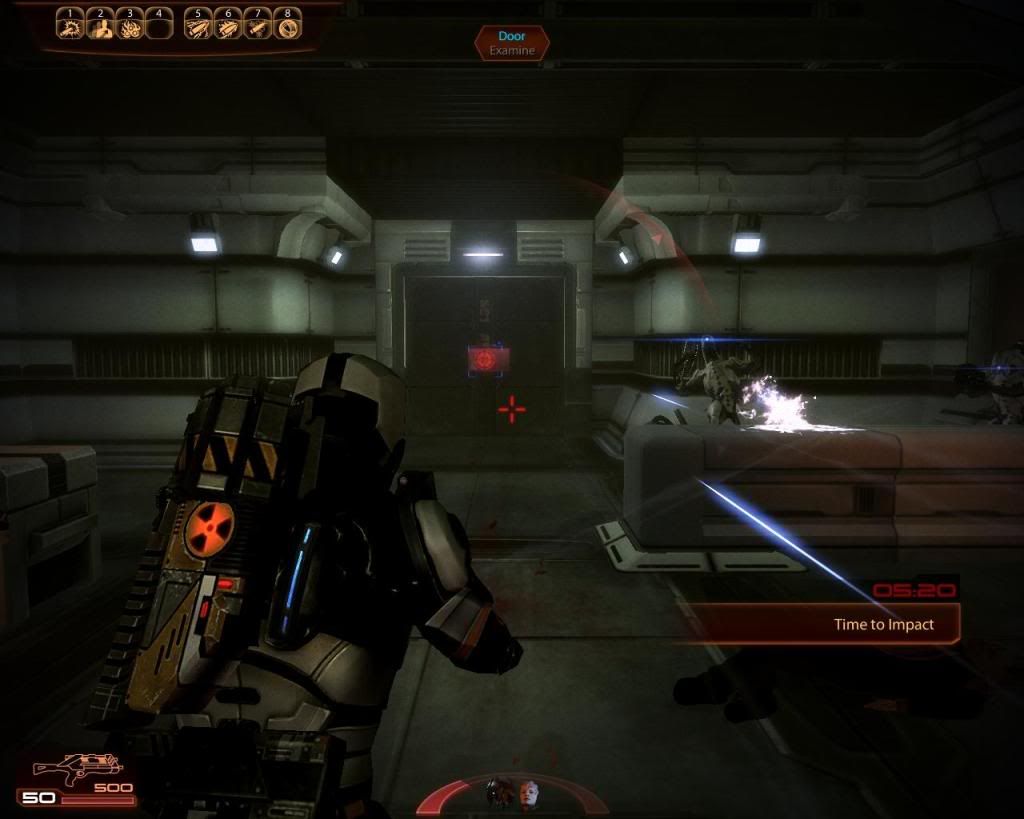Trigger the flame power in slot 3

pos(129,27)
